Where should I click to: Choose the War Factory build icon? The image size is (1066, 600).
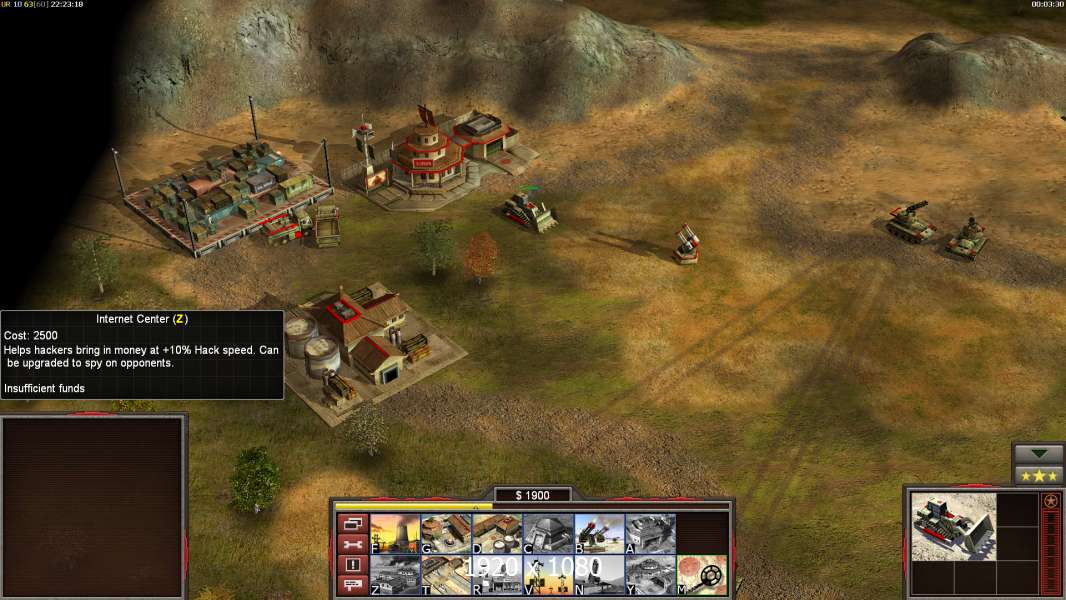tap(650, 533)
